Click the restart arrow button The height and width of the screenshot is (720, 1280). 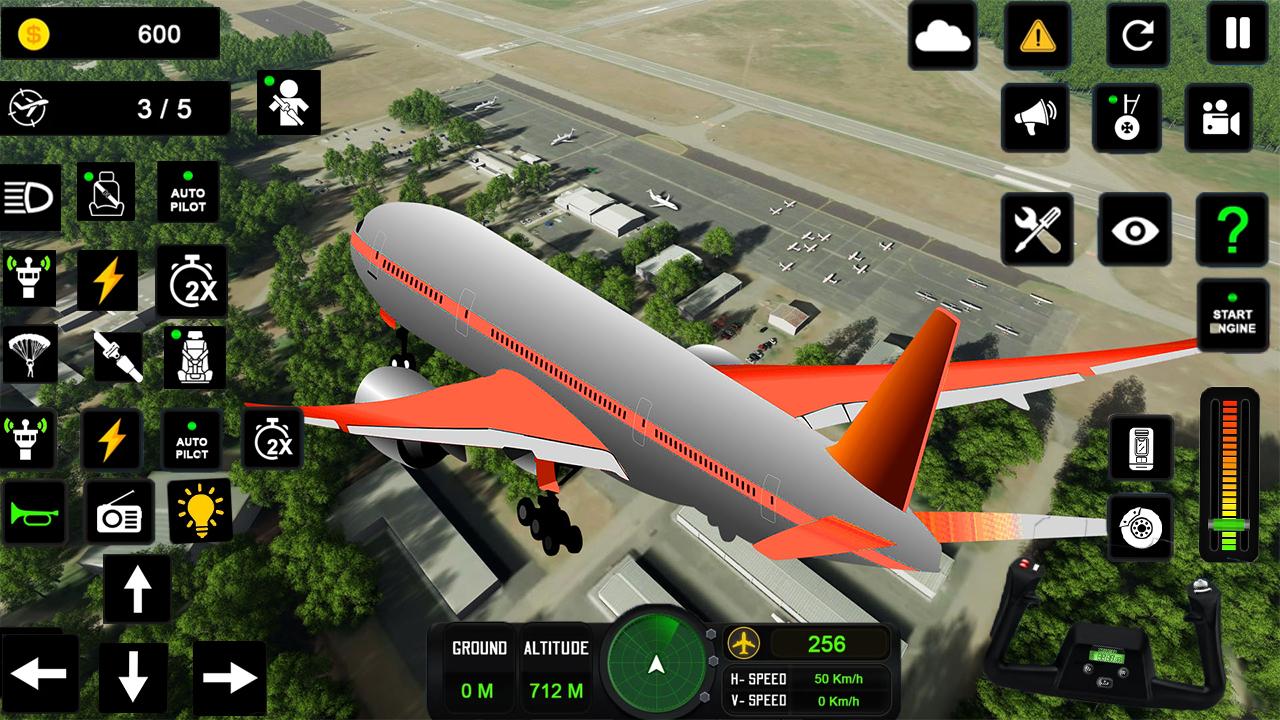pyautogui.click(x=1138, y=35)
